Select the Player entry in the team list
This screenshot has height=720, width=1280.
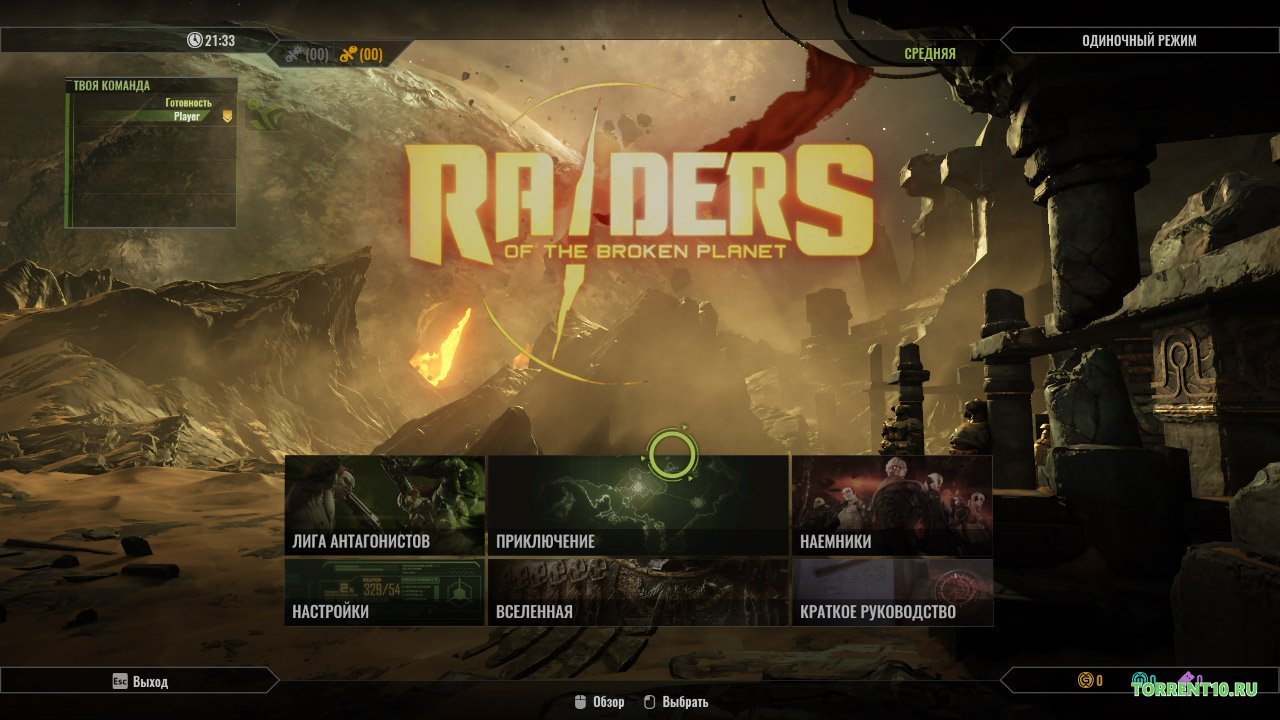[x=188, y=115]
